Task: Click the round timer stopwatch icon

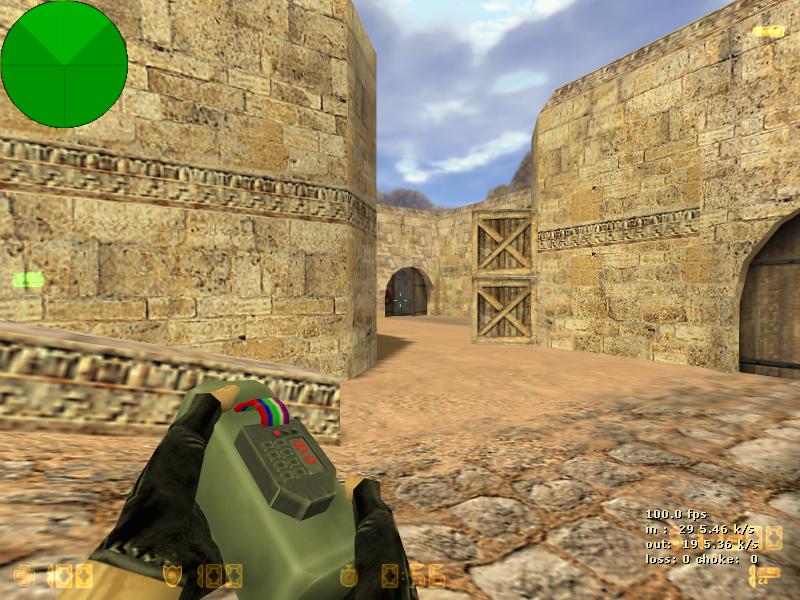Action: 348,575
